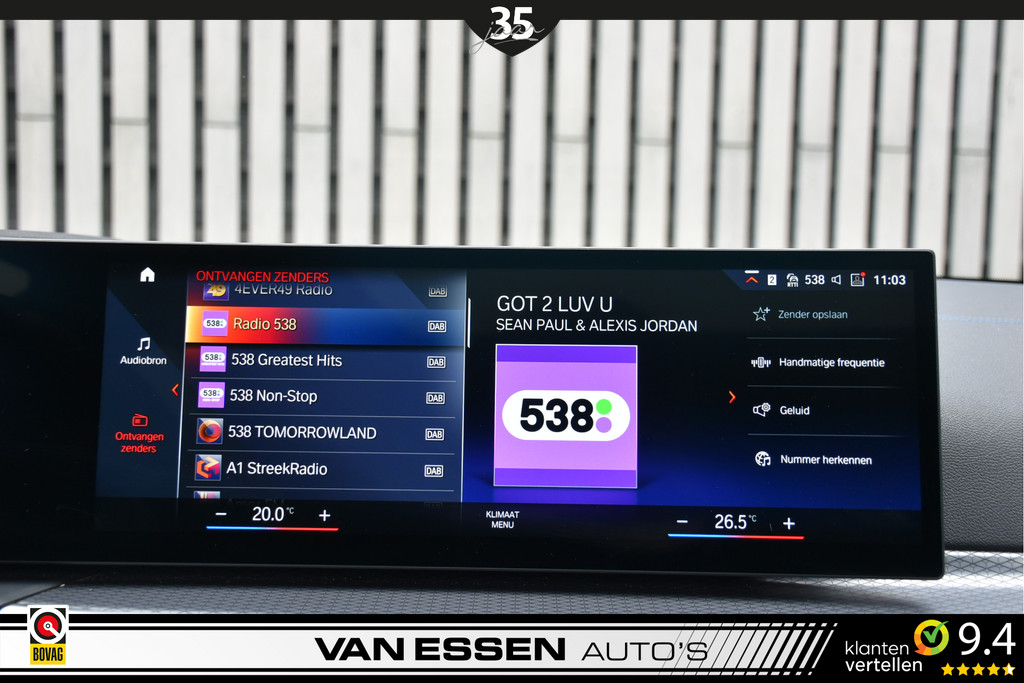
Task: Open the Audiobron menu
Action: pyautogui.click(x=143, y=350)
